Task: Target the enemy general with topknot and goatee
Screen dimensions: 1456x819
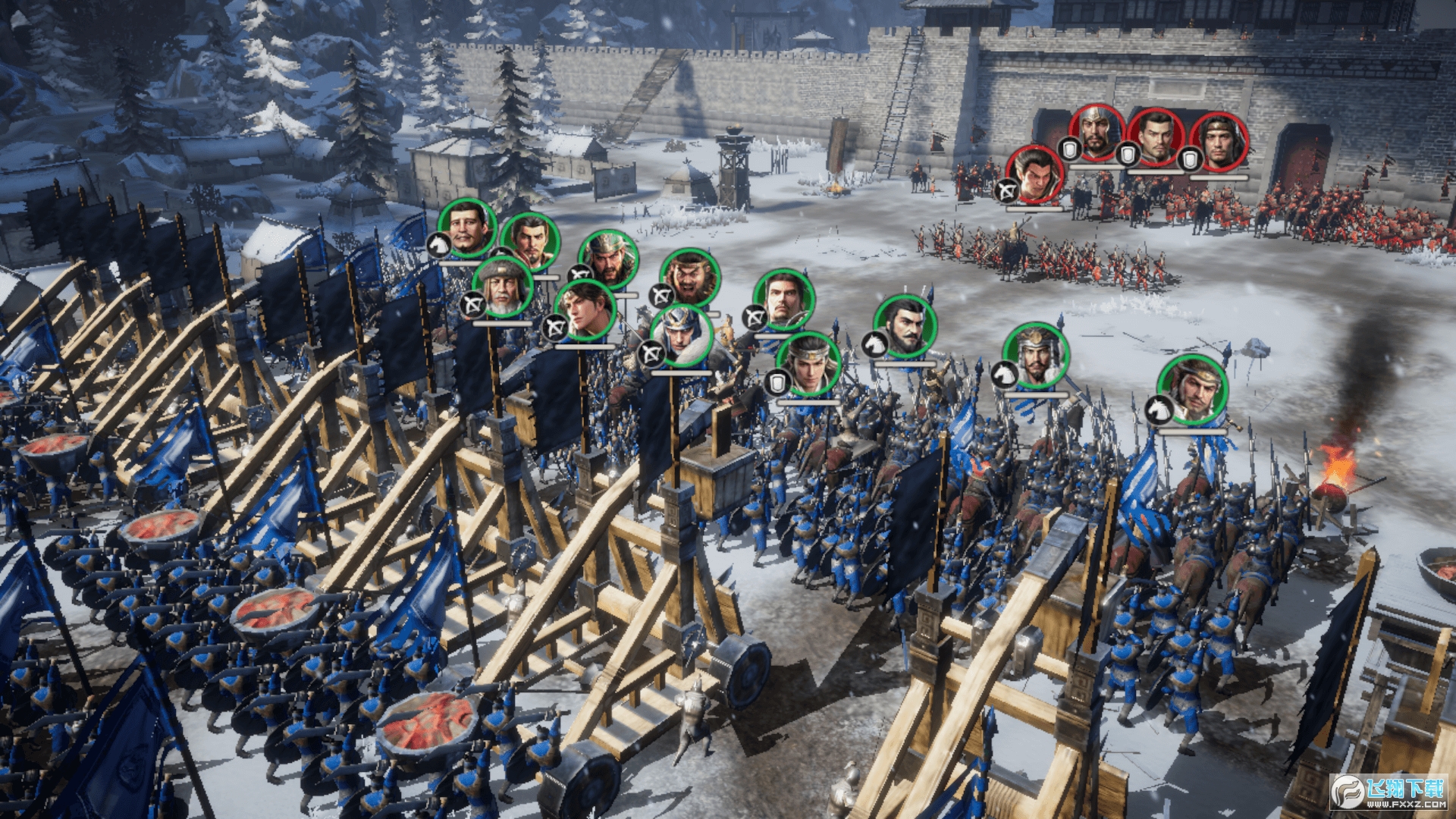Action: [1155, 137]
